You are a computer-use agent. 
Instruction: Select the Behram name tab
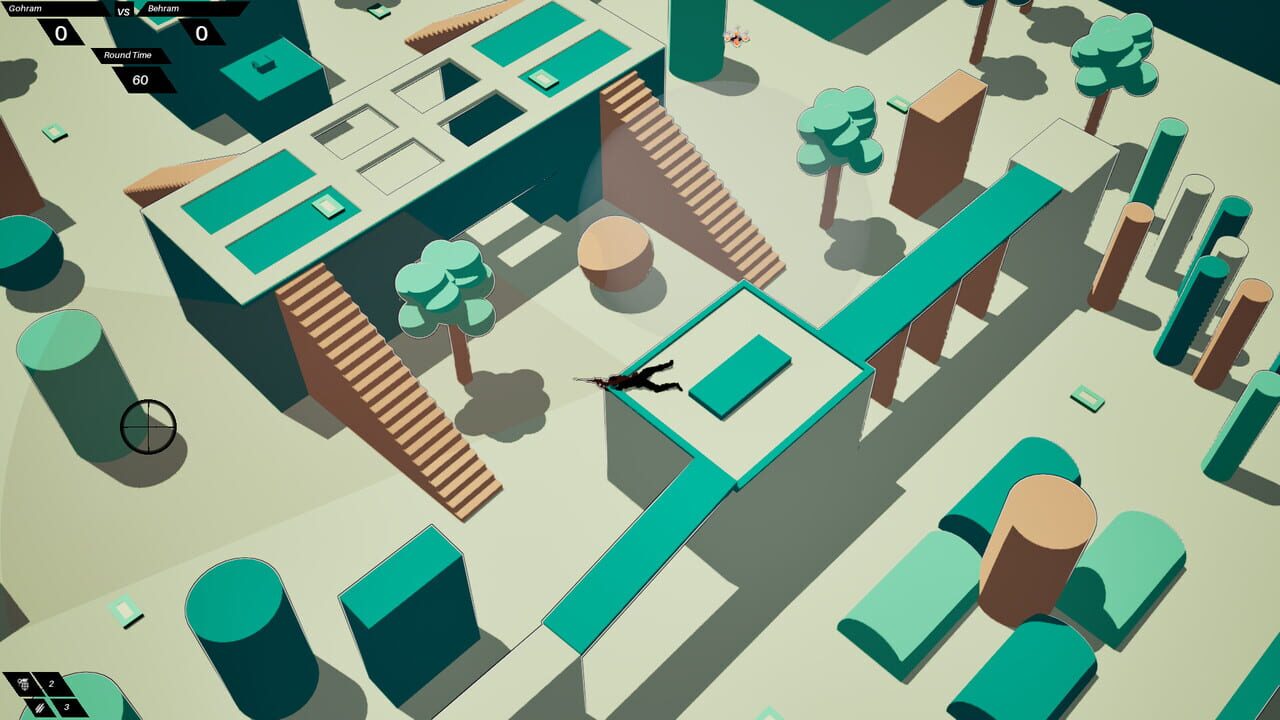(163, 8)
